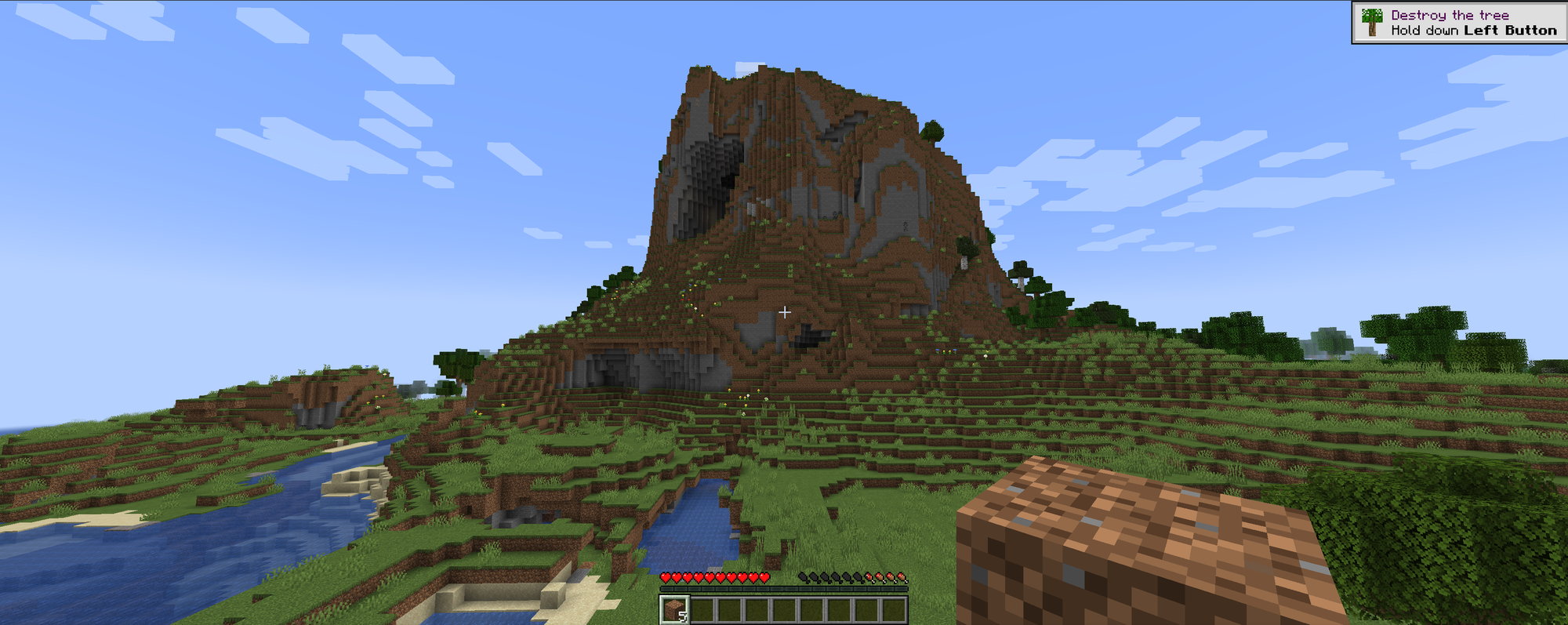This screenshot has width=1568, height=625.
Task: Click the 'Destroy the tree' tutorial title
Action: [1449, 13]
